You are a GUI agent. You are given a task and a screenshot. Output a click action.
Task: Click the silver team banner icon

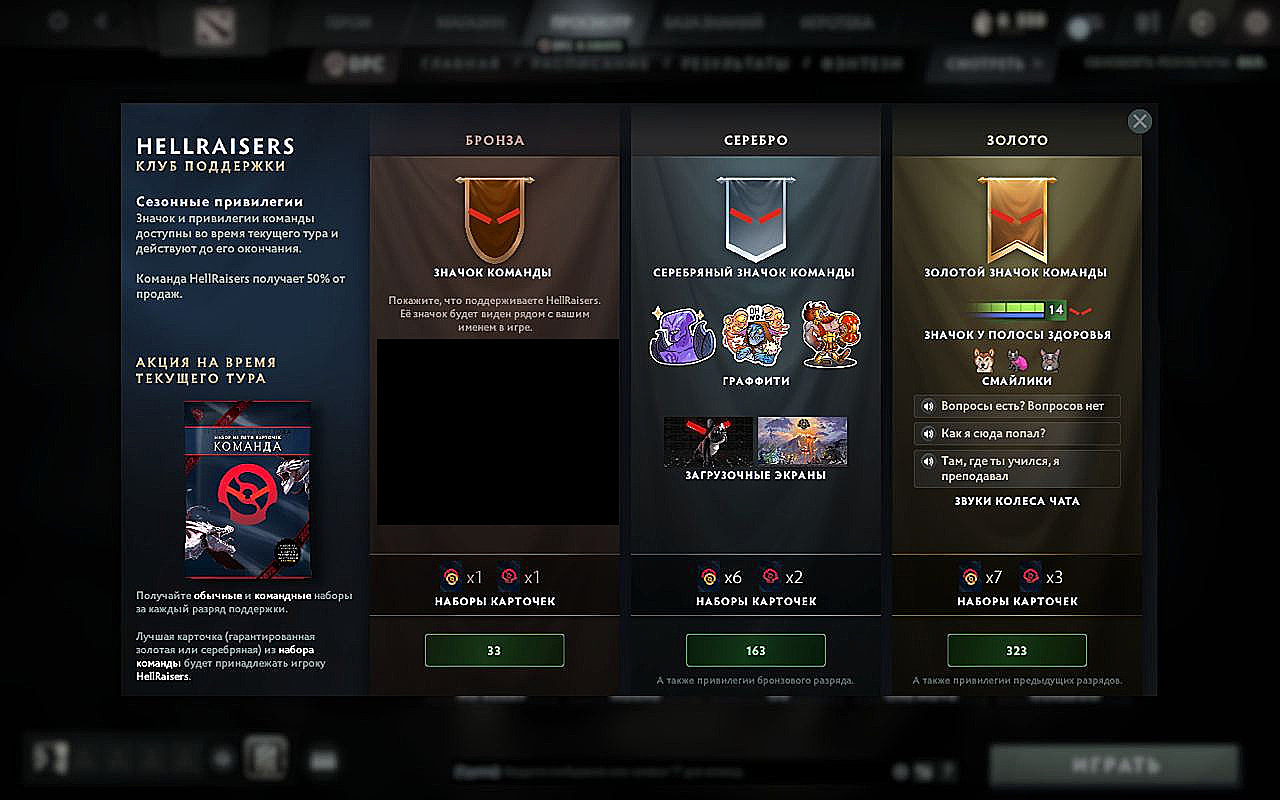tap(755, 215)
